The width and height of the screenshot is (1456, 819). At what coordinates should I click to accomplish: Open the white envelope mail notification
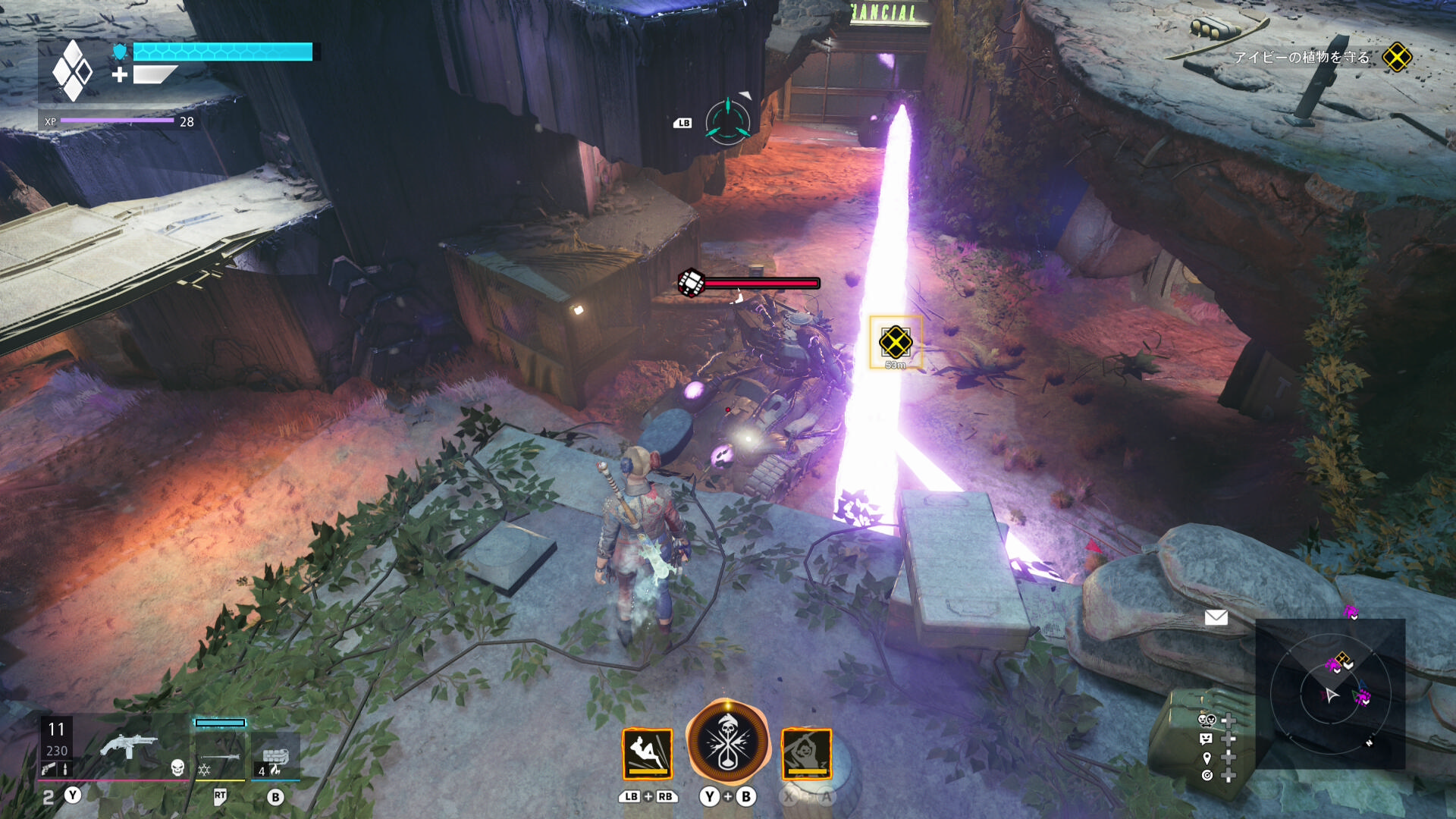1216,617
